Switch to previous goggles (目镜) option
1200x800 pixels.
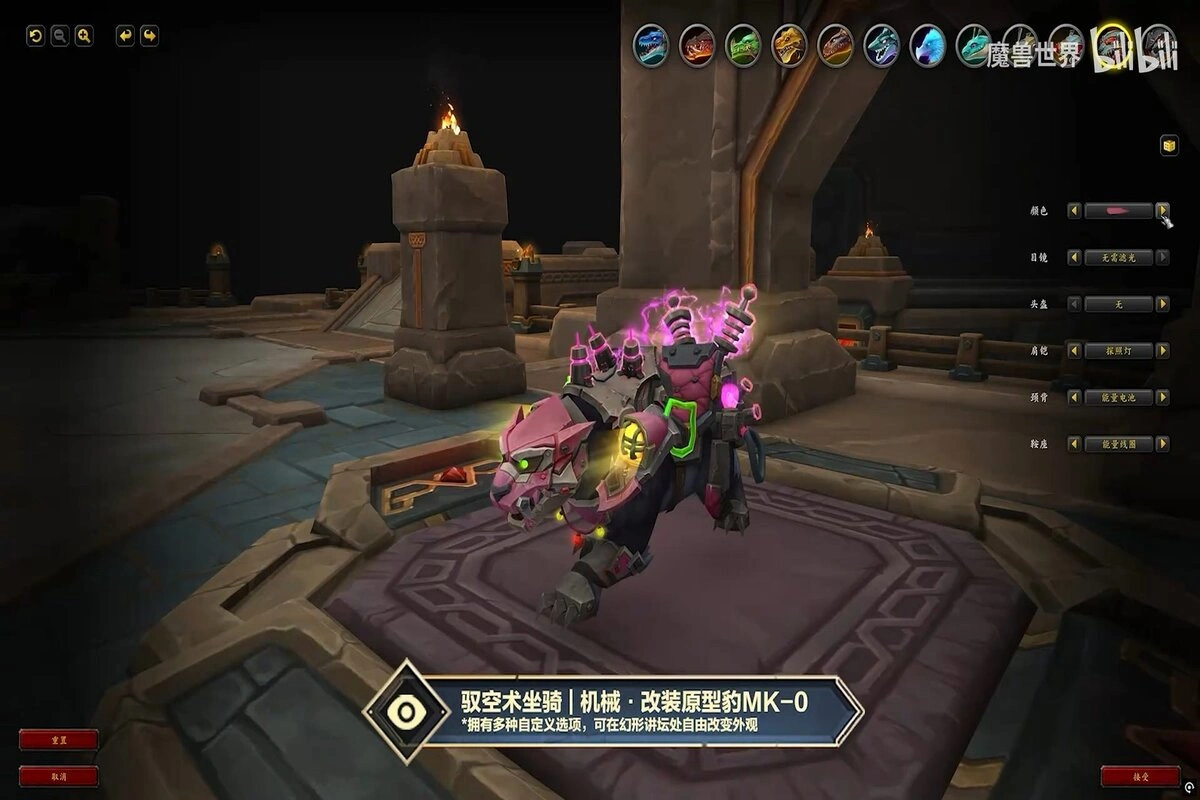(x=1074, y=257)
